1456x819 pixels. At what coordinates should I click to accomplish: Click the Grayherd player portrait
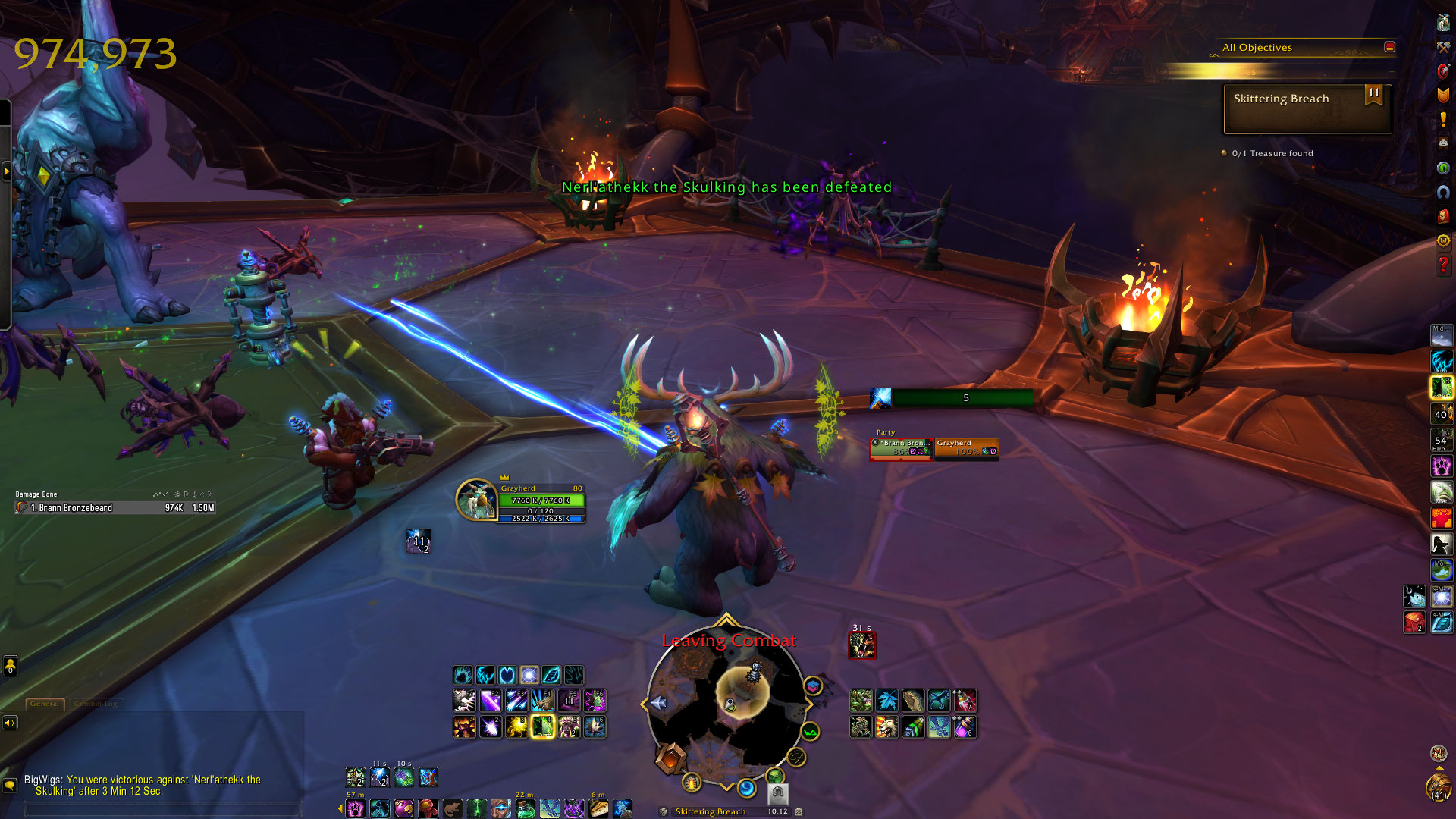476,500
